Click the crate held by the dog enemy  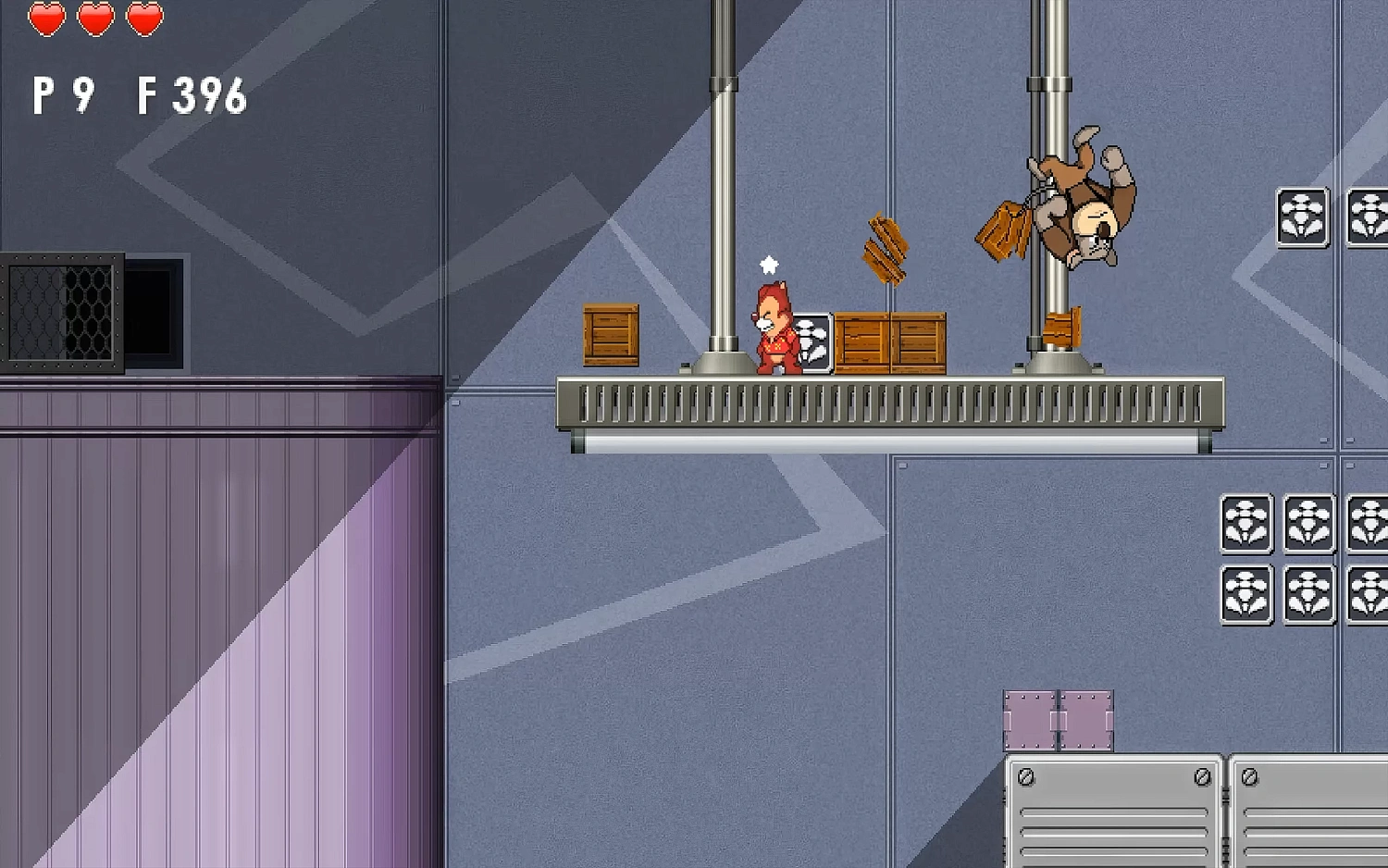(1002, 231)
